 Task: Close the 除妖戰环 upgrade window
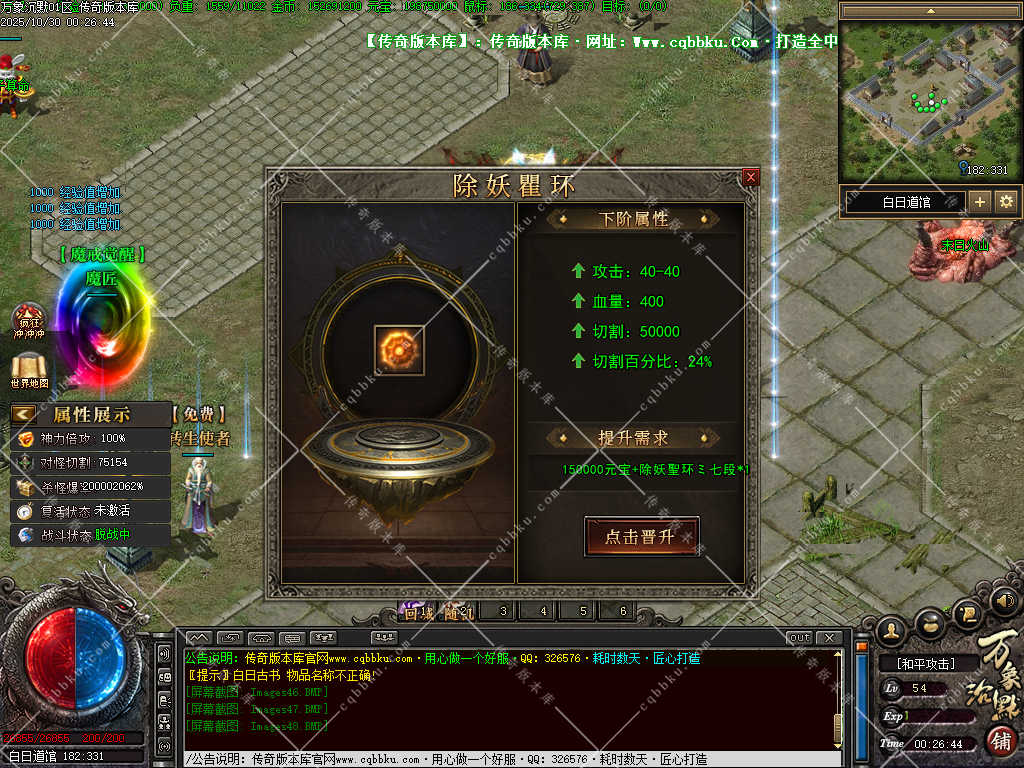tap(751, 178)
